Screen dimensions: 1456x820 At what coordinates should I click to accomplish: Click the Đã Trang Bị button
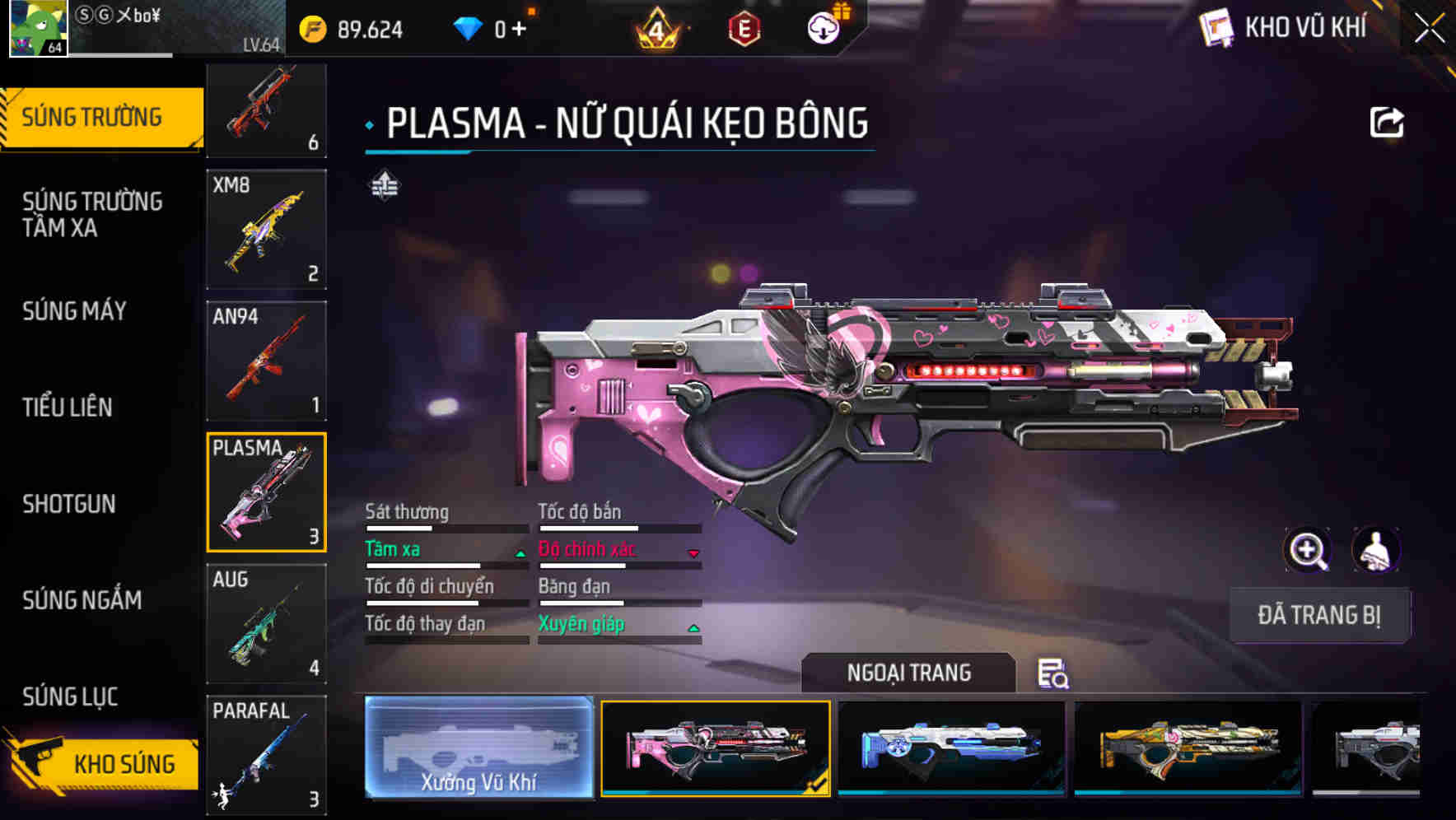click(1318, 615)
